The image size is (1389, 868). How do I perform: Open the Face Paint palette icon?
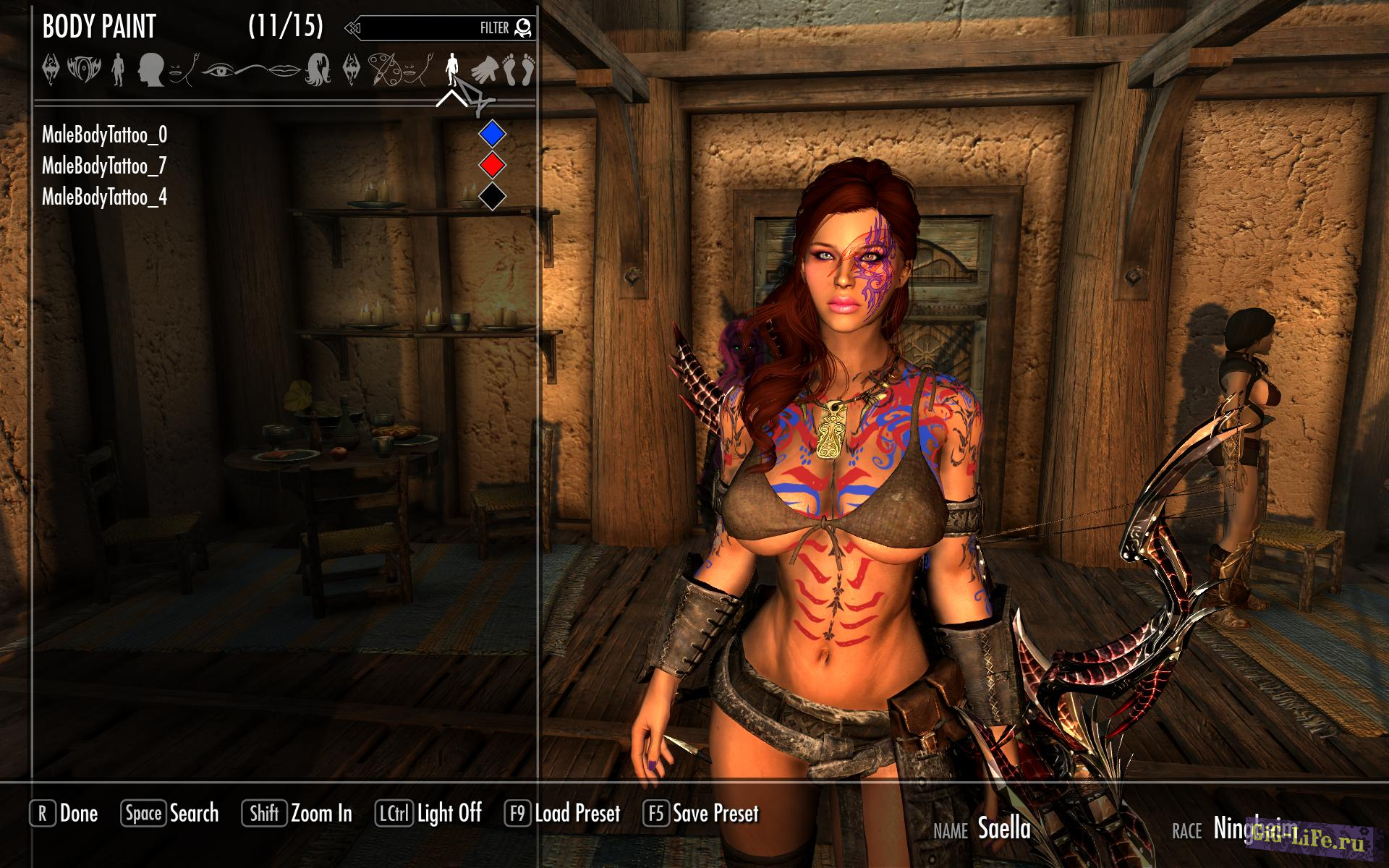385,70
